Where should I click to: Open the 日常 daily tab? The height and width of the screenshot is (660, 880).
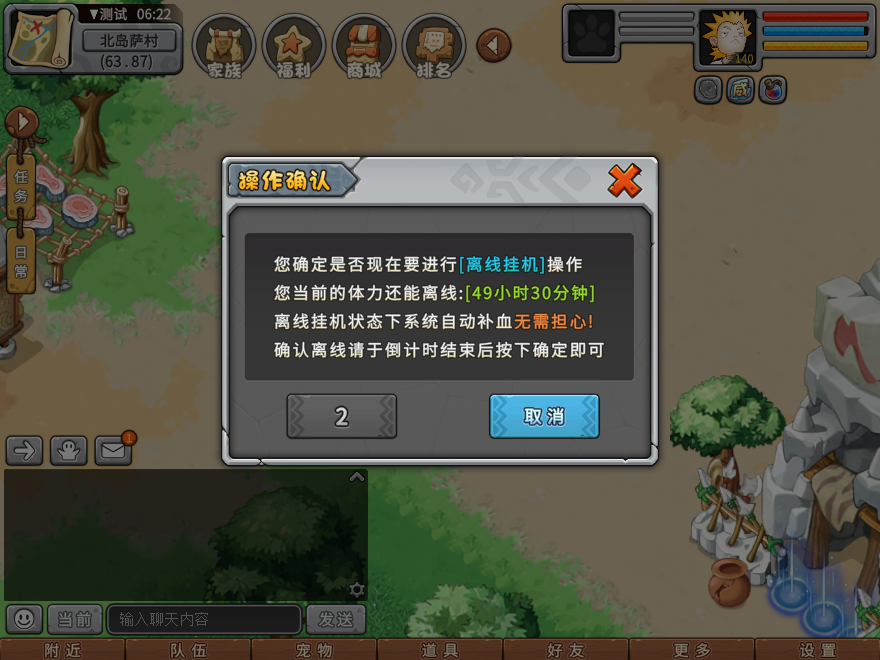[x=21, y=260]
